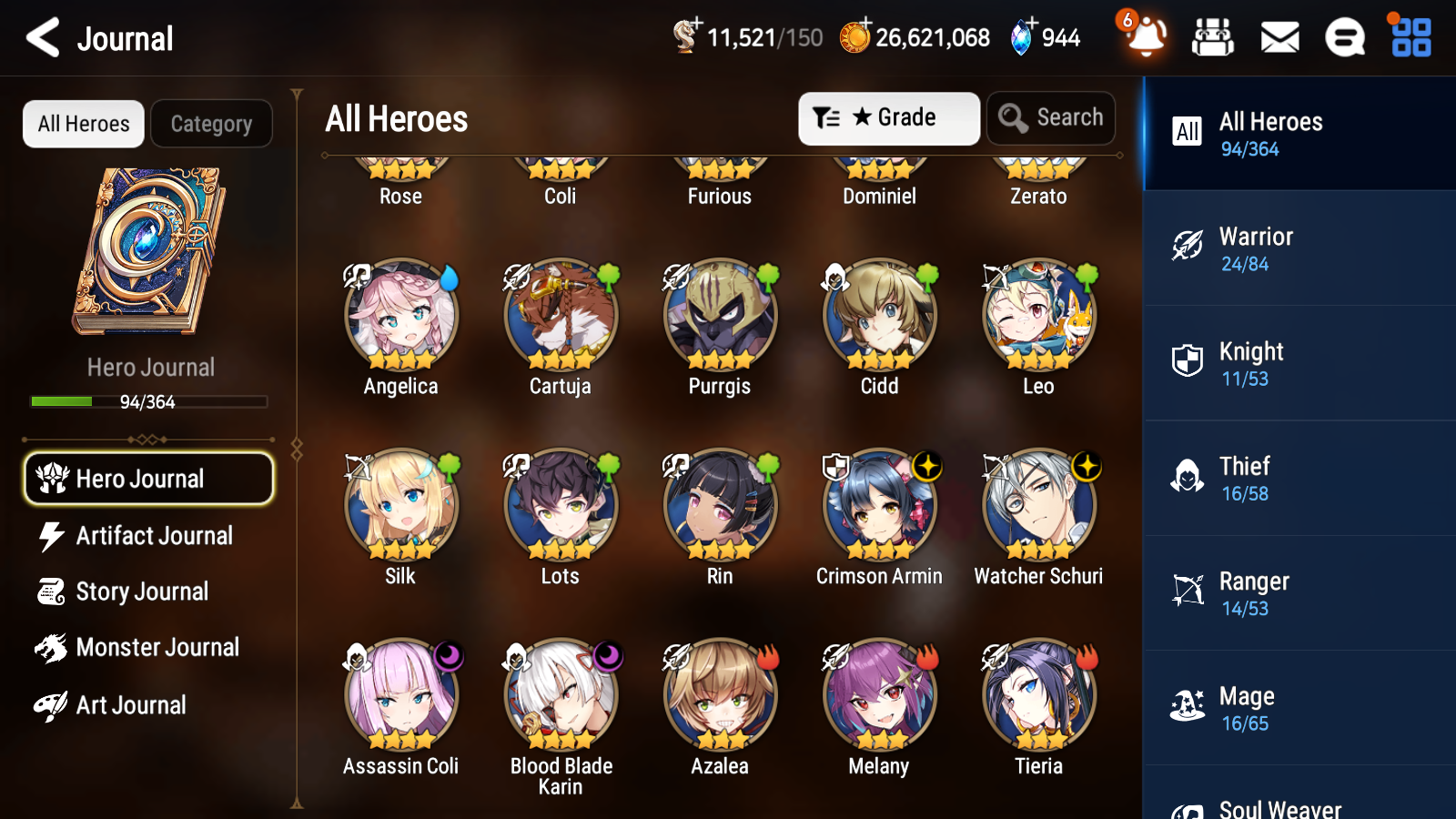Open the Search for heroes
Screen dimensions: 1456x819
(x=1051, y=117)
